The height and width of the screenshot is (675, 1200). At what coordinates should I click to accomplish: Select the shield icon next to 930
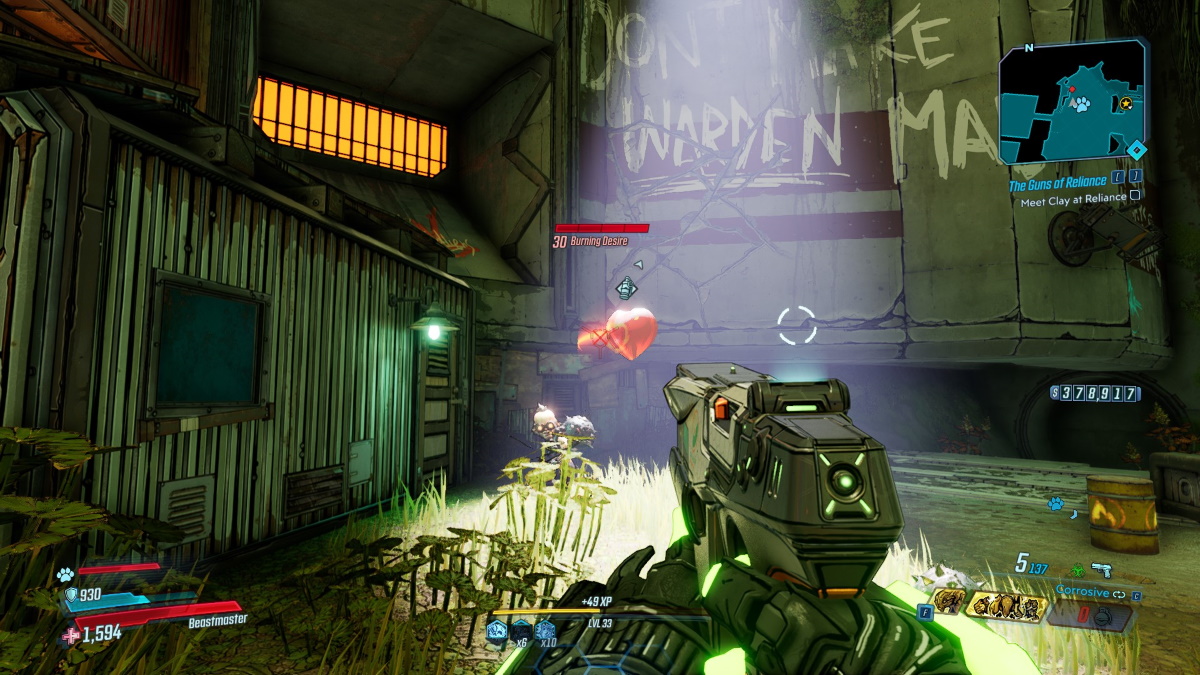(x=70, y=596)
